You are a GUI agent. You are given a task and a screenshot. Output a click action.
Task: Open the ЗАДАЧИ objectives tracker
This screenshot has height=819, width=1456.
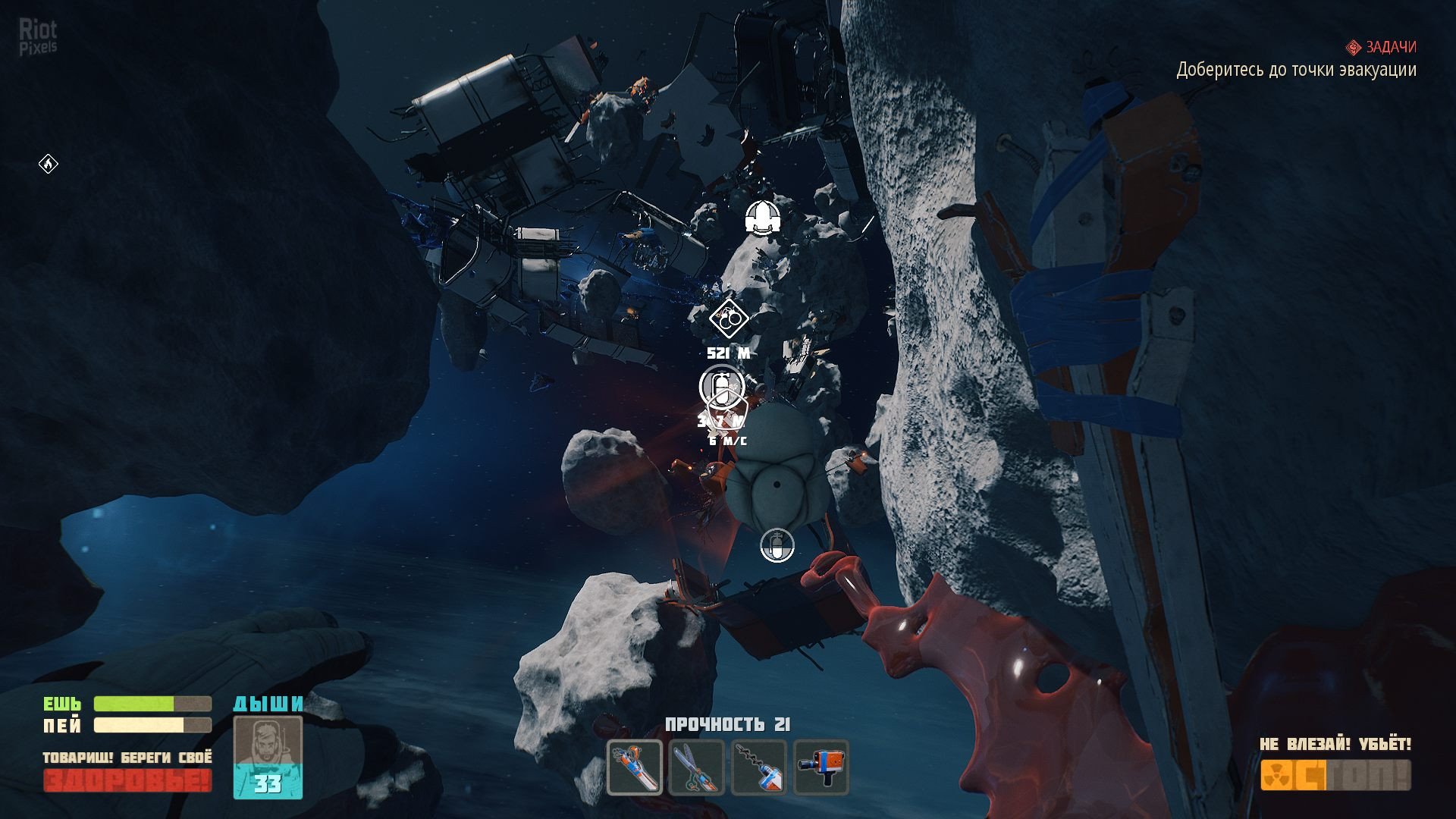click(x=1383, y=47)
